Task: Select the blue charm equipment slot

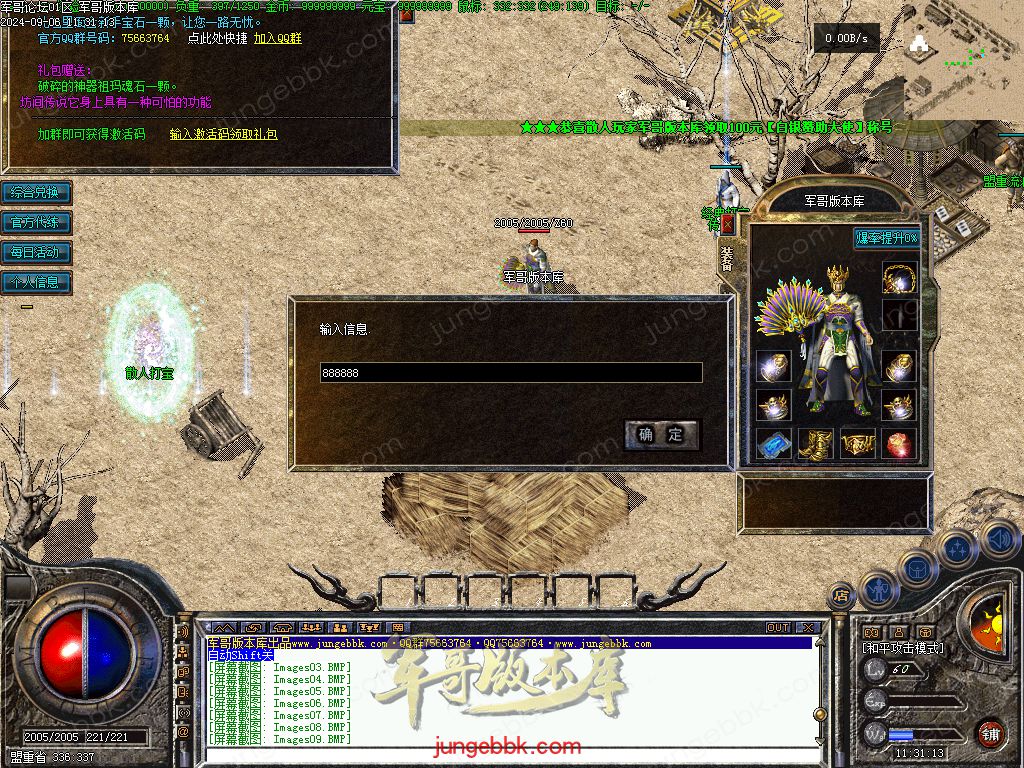Action: pos(773,443)
